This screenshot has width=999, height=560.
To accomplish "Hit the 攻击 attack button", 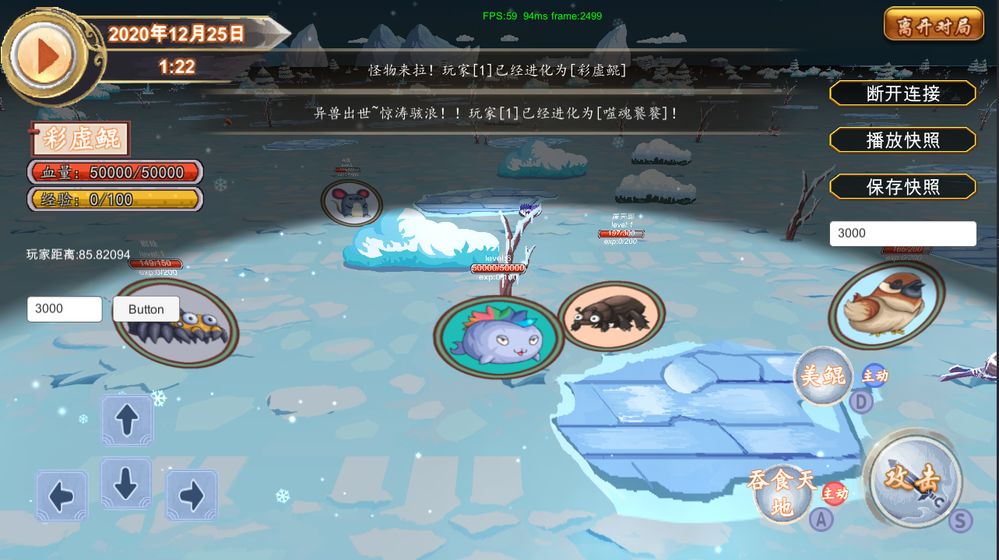I will tap(913, 479).
